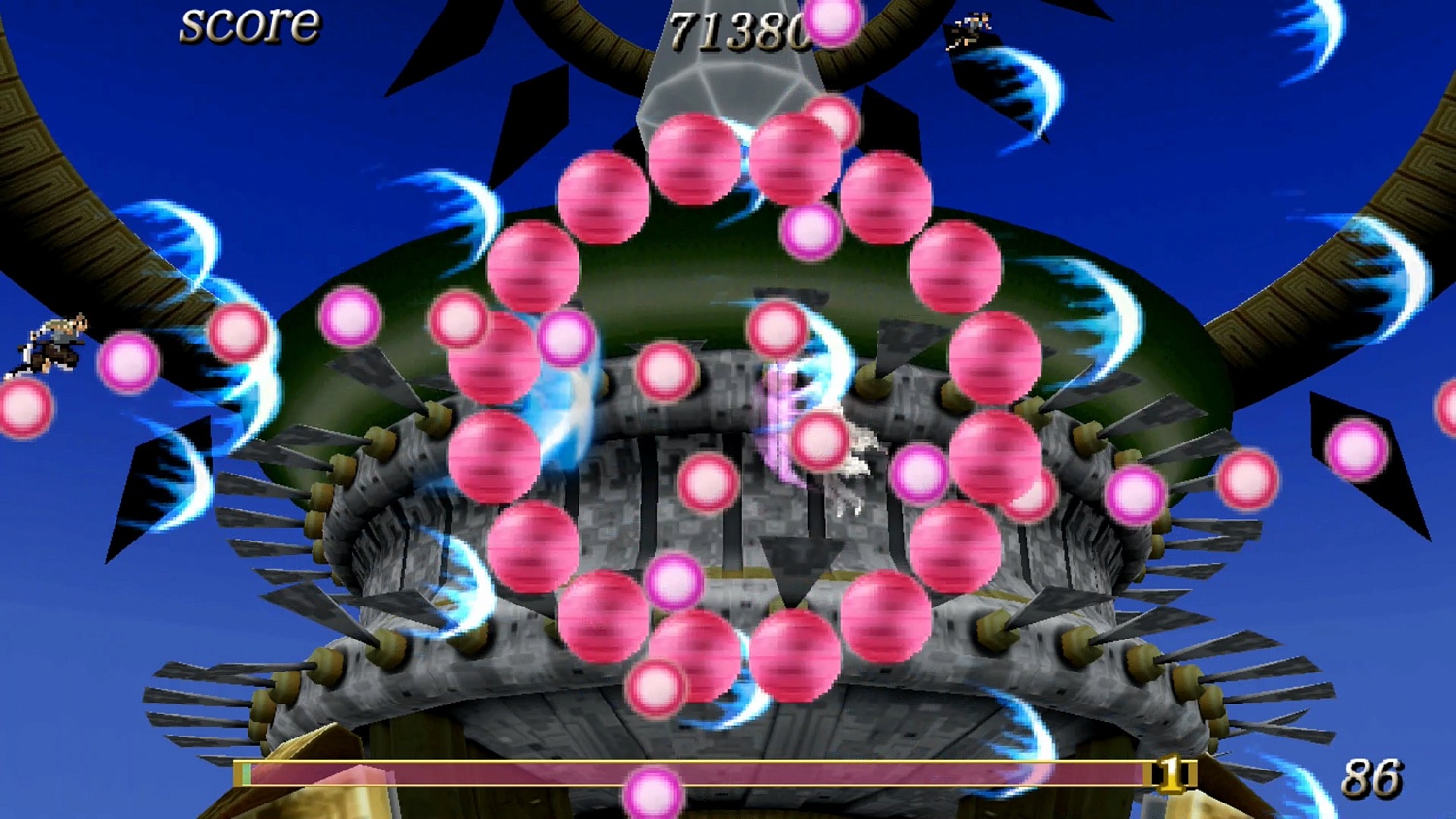
Task: Click the gold number 1 badge on the bar
Action: (x=1172, y=773)
